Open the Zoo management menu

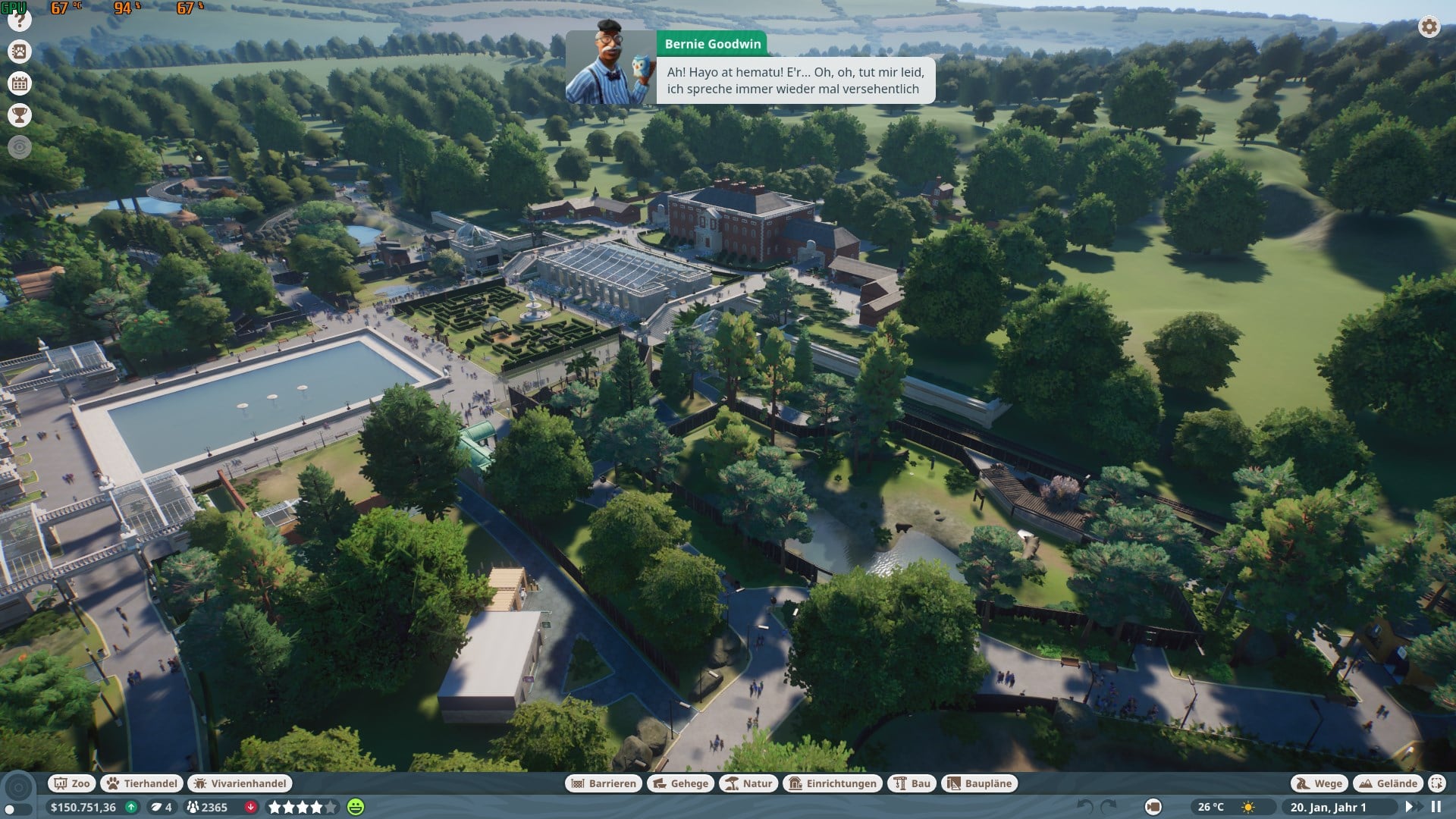(x=72, y=783)
